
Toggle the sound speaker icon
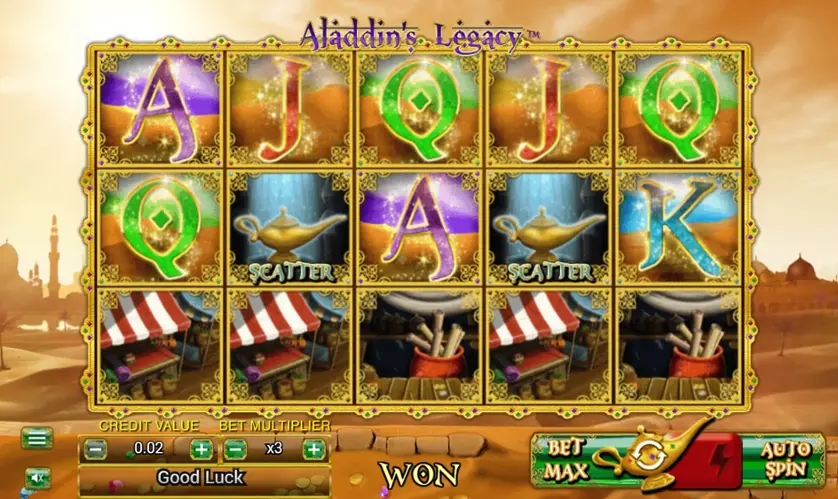tap(37, 477)
